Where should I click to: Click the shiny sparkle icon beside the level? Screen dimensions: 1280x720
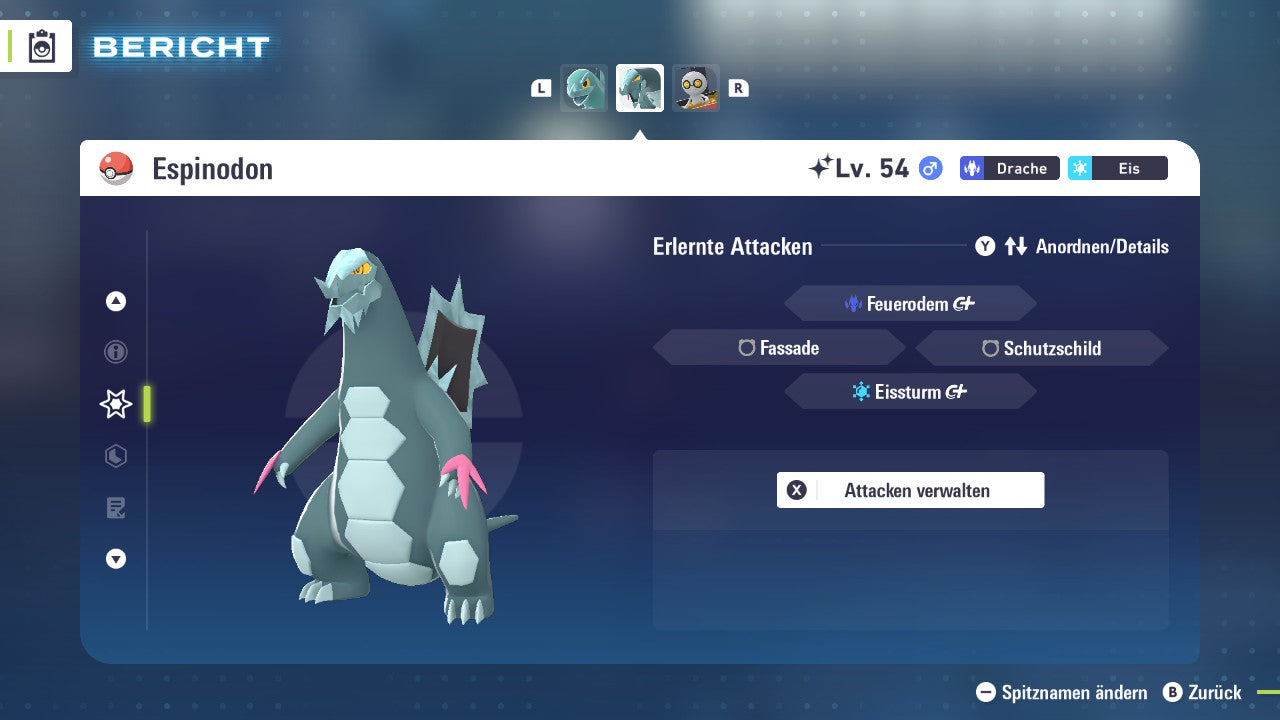point(823,166)
